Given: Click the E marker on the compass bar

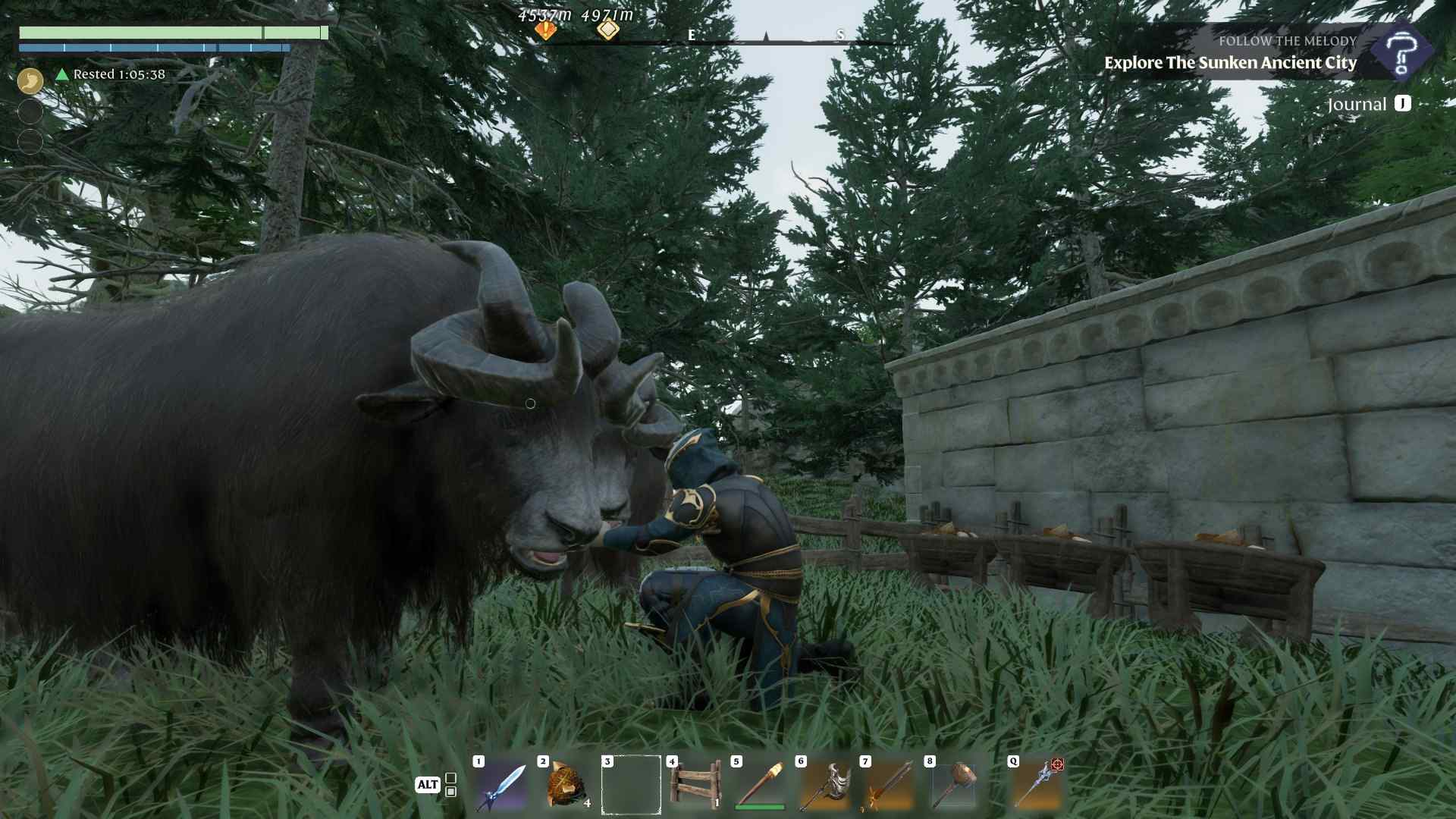Looking at the screenshot, I should 690,35.
